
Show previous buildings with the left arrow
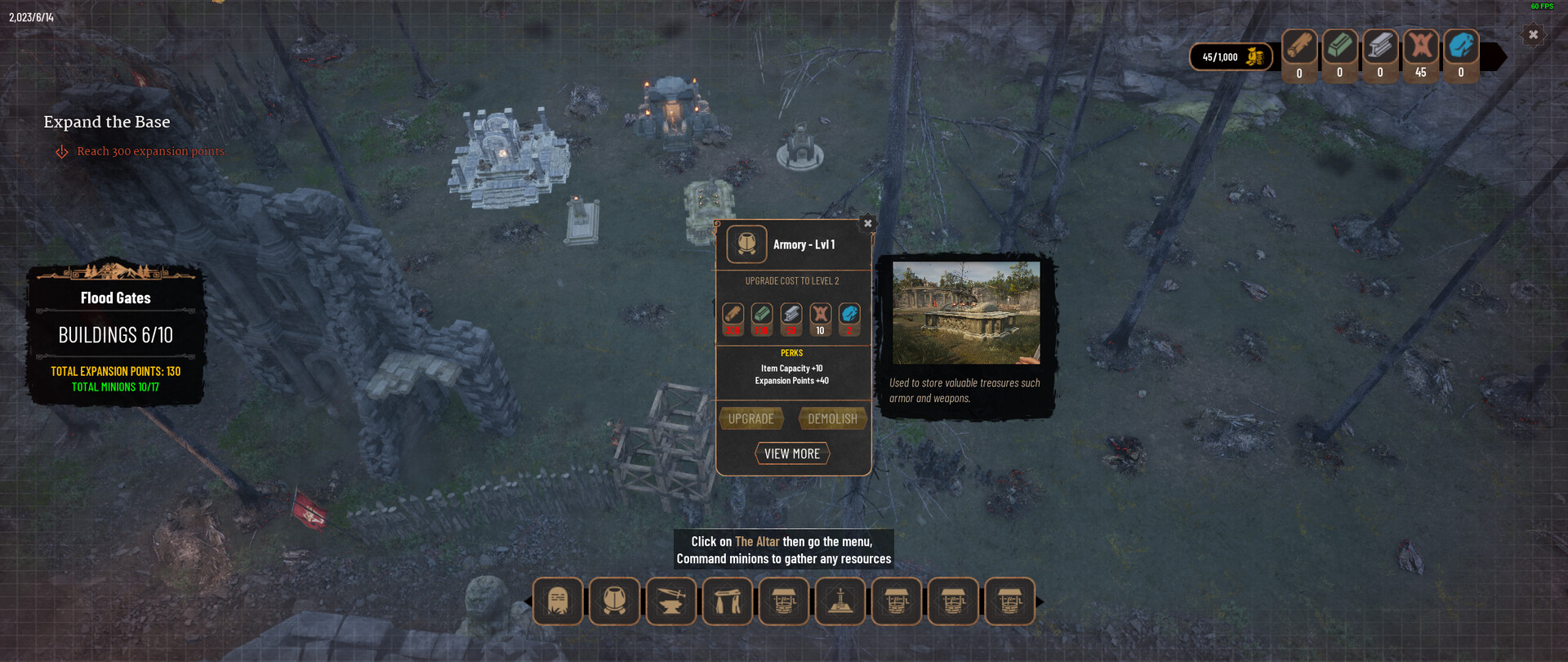point(528,602)
